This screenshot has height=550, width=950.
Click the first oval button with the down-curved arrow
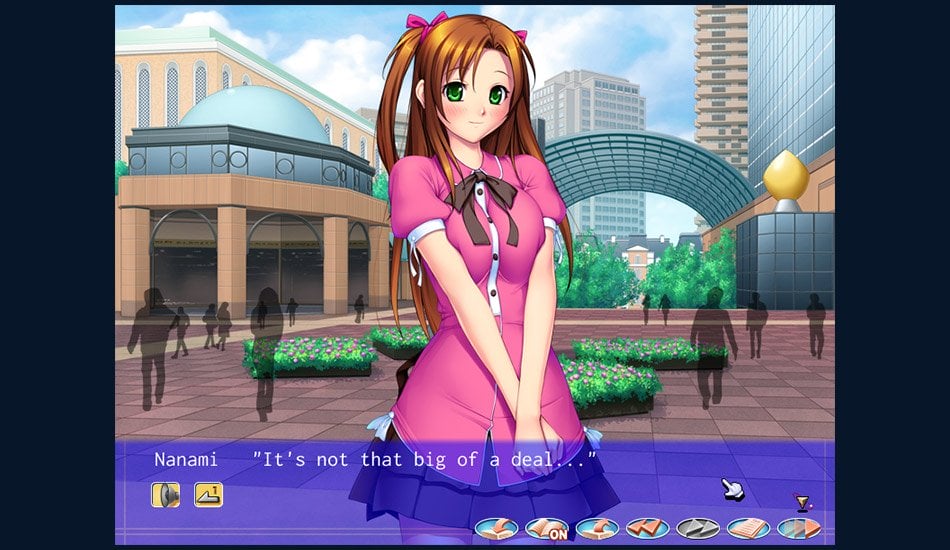point(497,528)
